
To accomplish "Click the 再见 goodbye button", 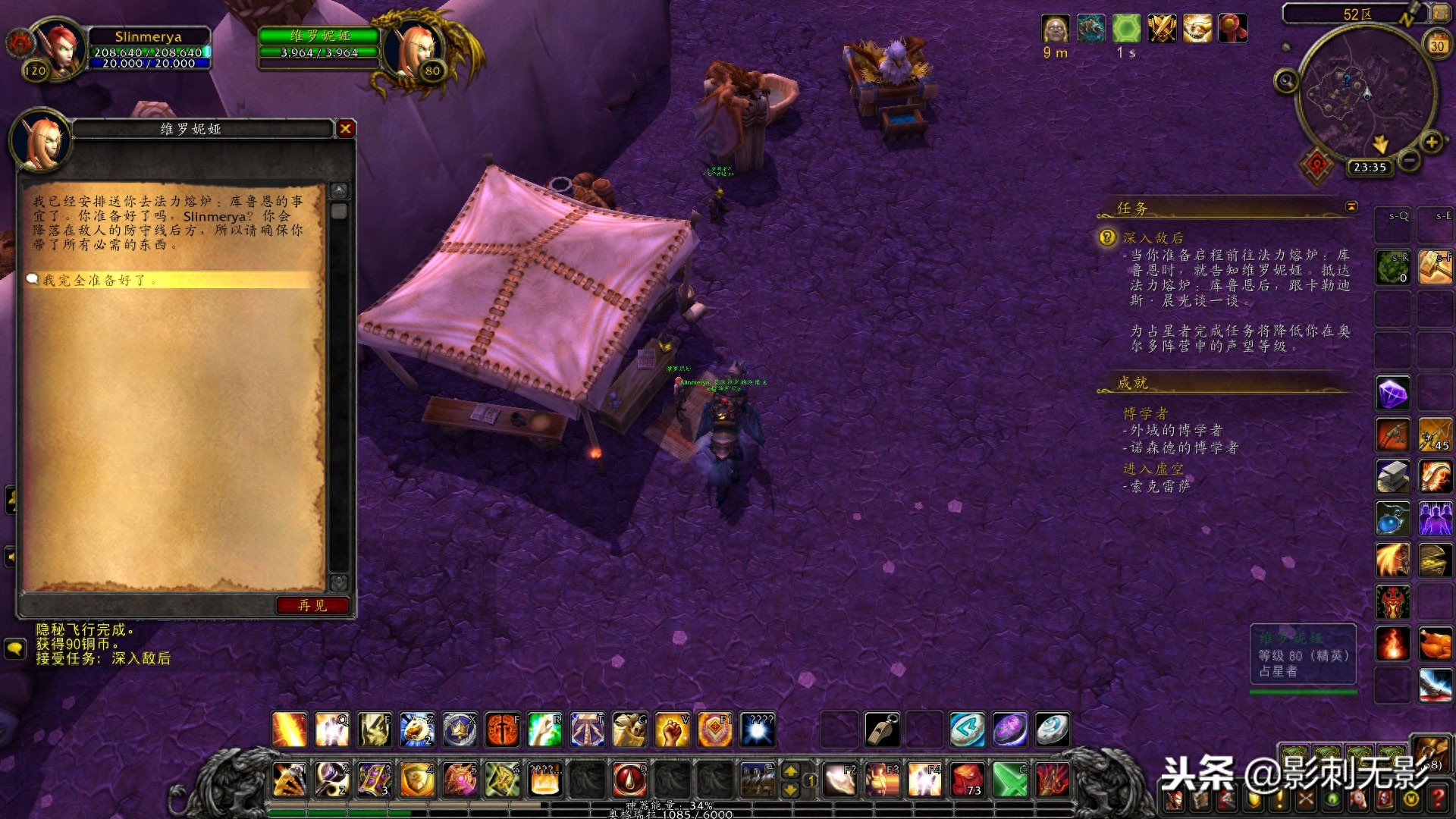I will pos(312,605).
